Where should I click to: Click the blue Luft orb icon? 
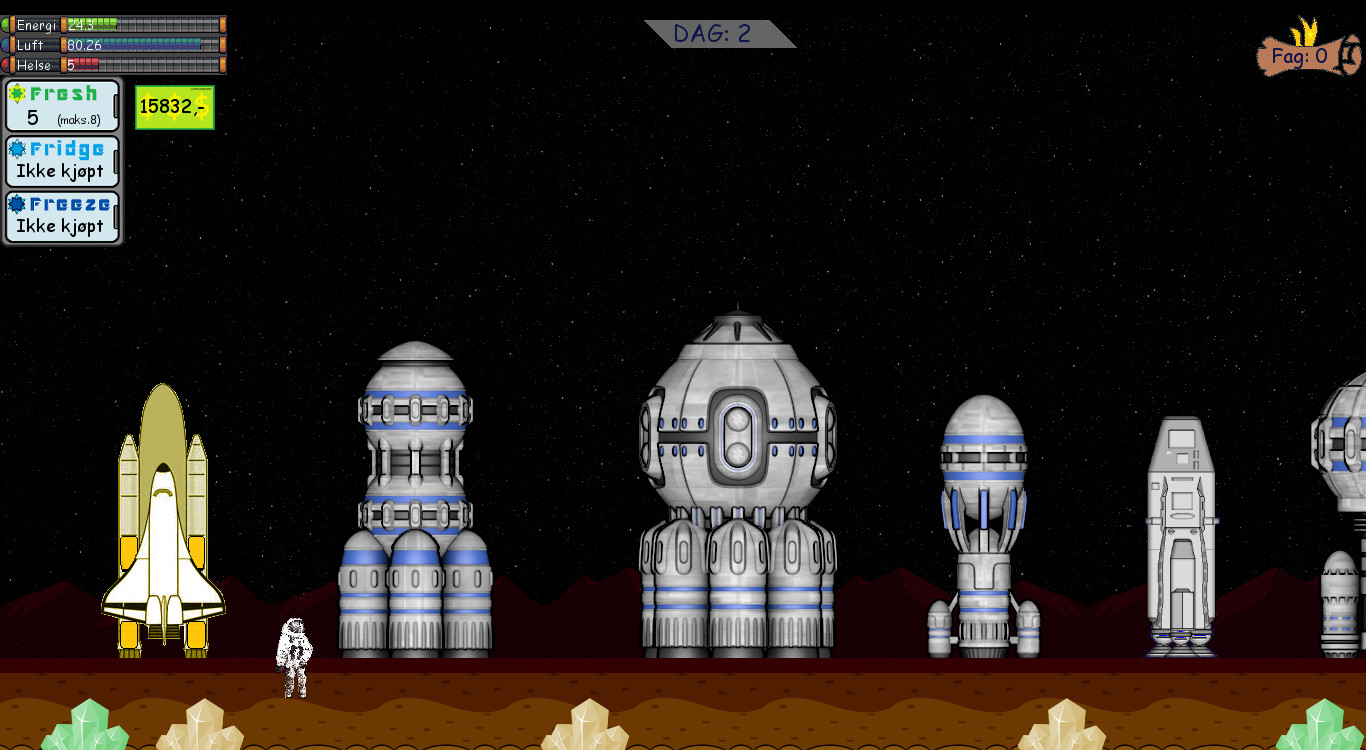click(5, 44)
